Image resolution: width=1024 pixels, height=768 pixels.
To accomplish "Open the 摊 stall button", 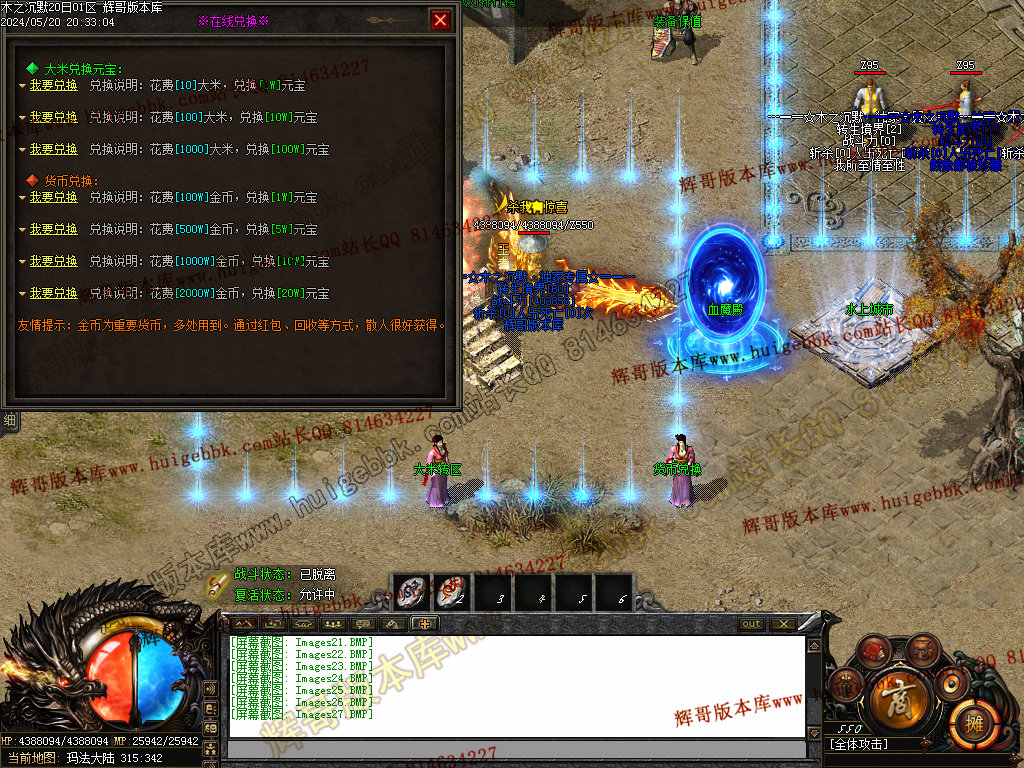I will (970, 720).
